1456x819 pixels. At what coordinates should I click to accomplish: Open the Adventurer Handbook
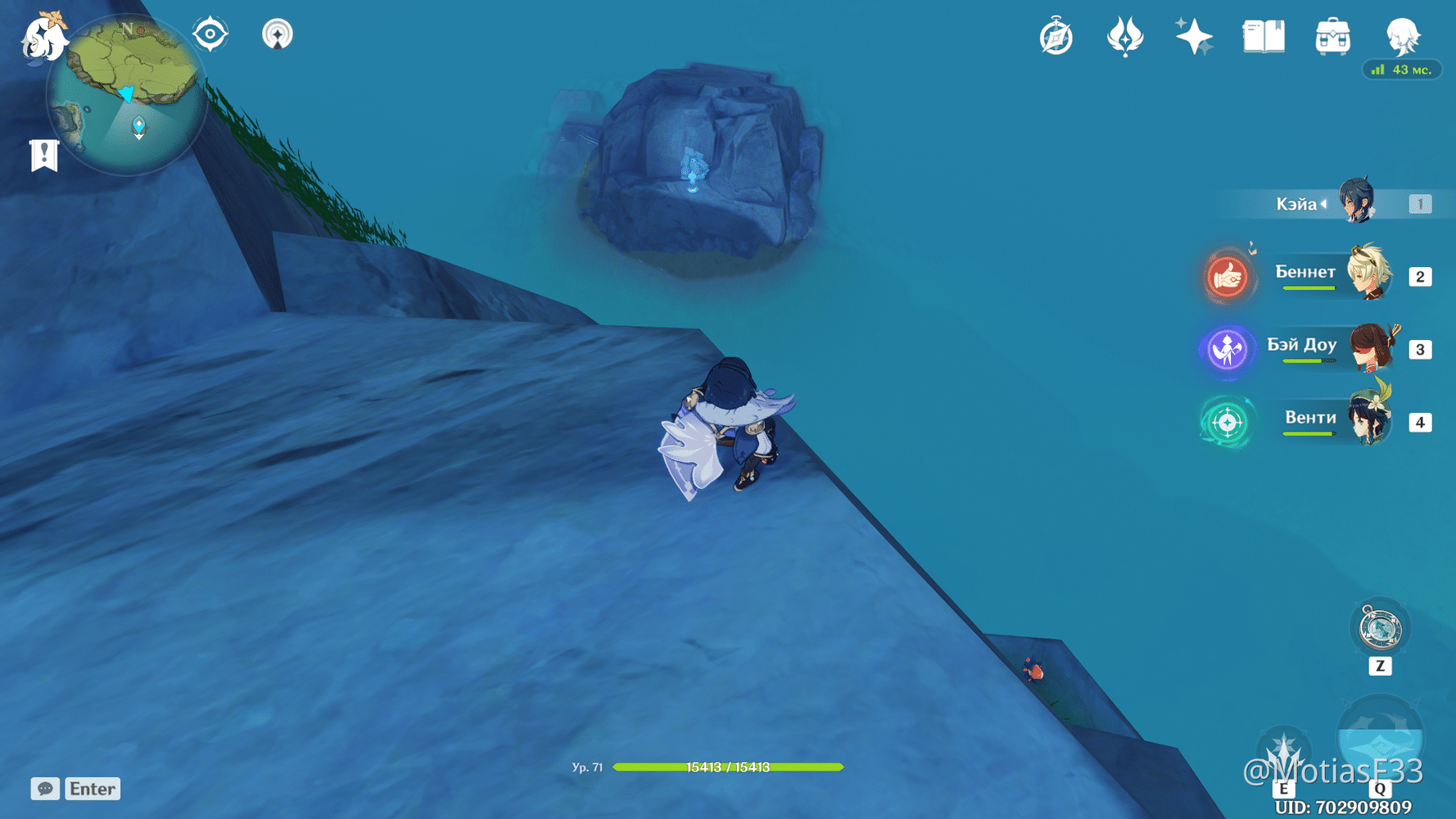[x=1263, y=35]
